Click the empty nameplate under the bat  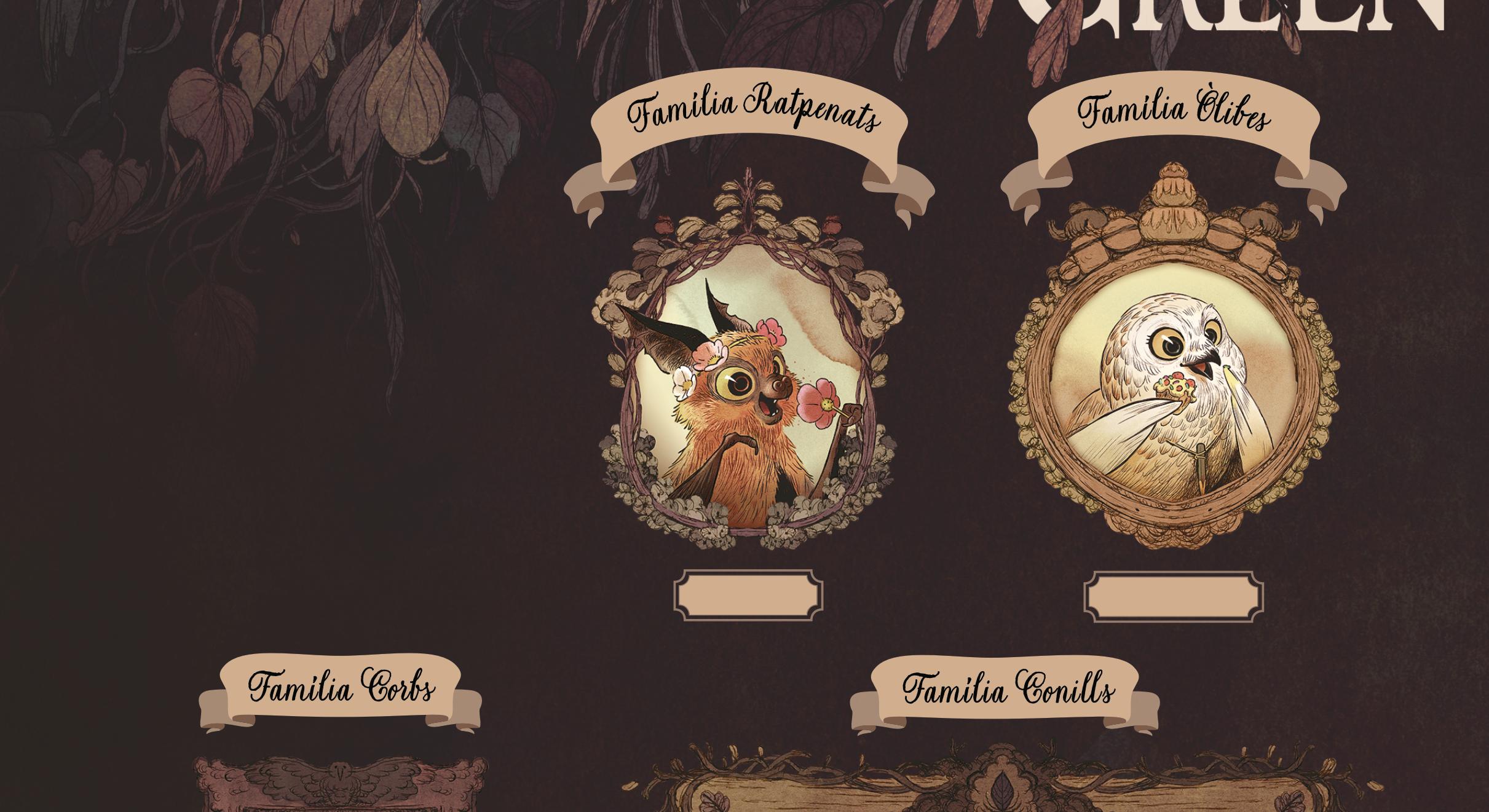[748, 595]
